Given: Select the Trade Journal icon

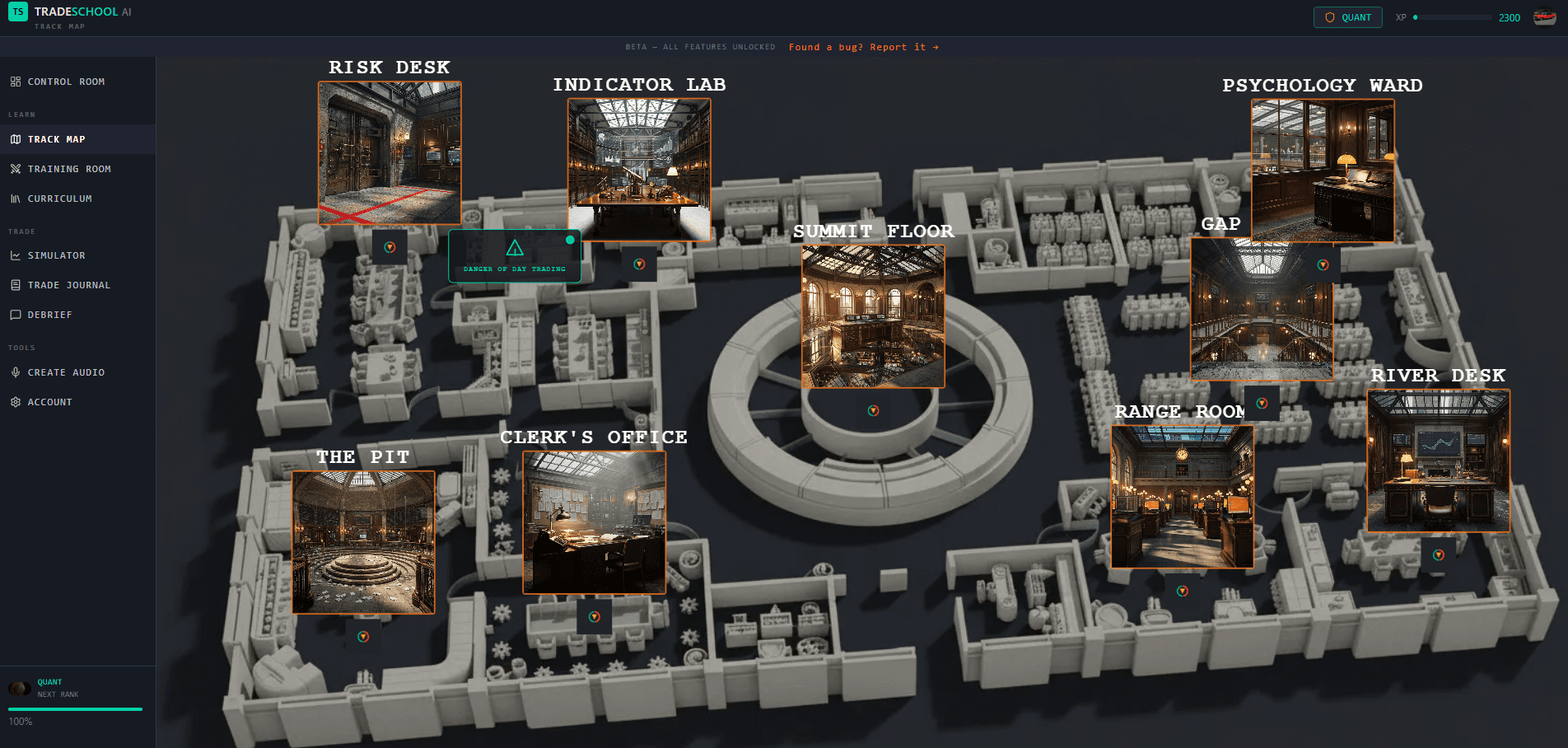Looking at the screenshot, I should pyautogui.click(x=15, y=285).
